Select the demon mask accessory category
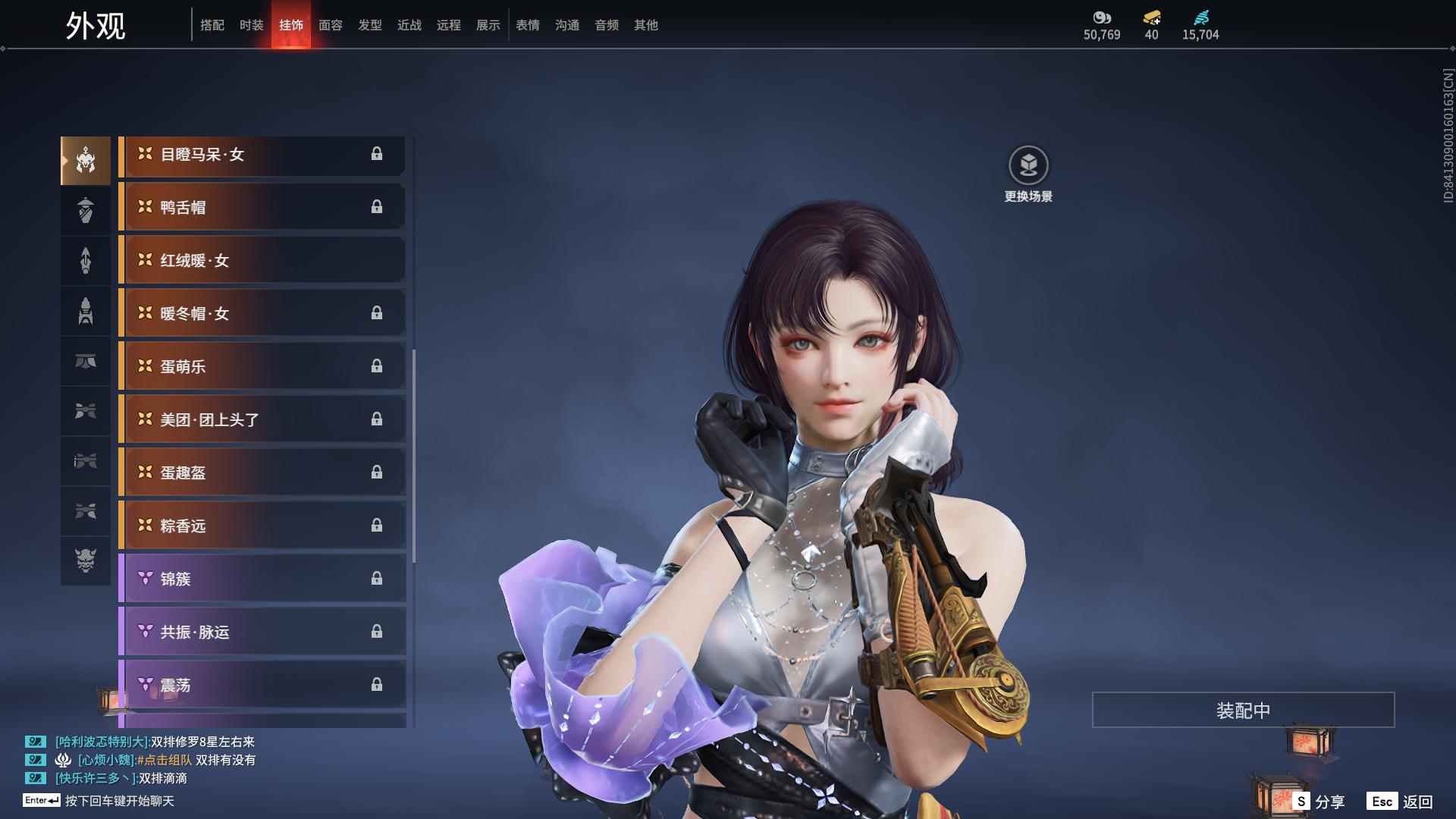 click(x=86, y=560)
